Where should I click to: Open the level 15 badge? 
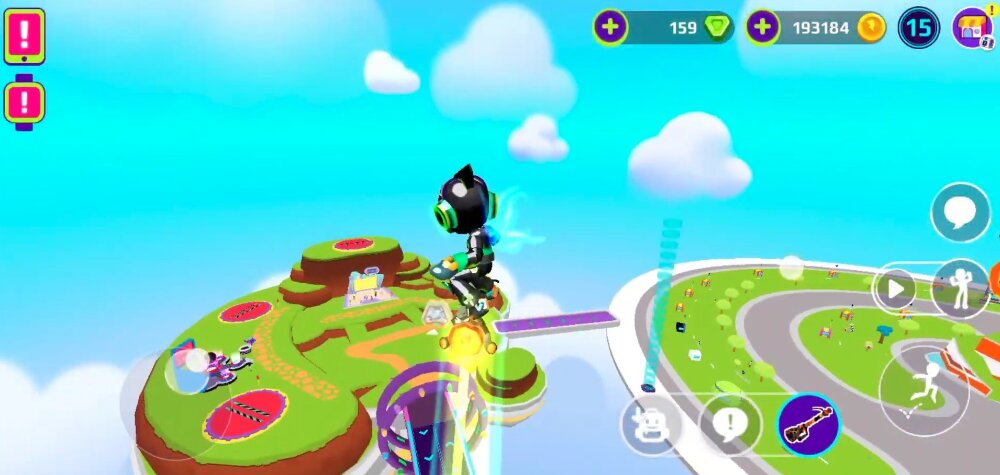point(918,28)
